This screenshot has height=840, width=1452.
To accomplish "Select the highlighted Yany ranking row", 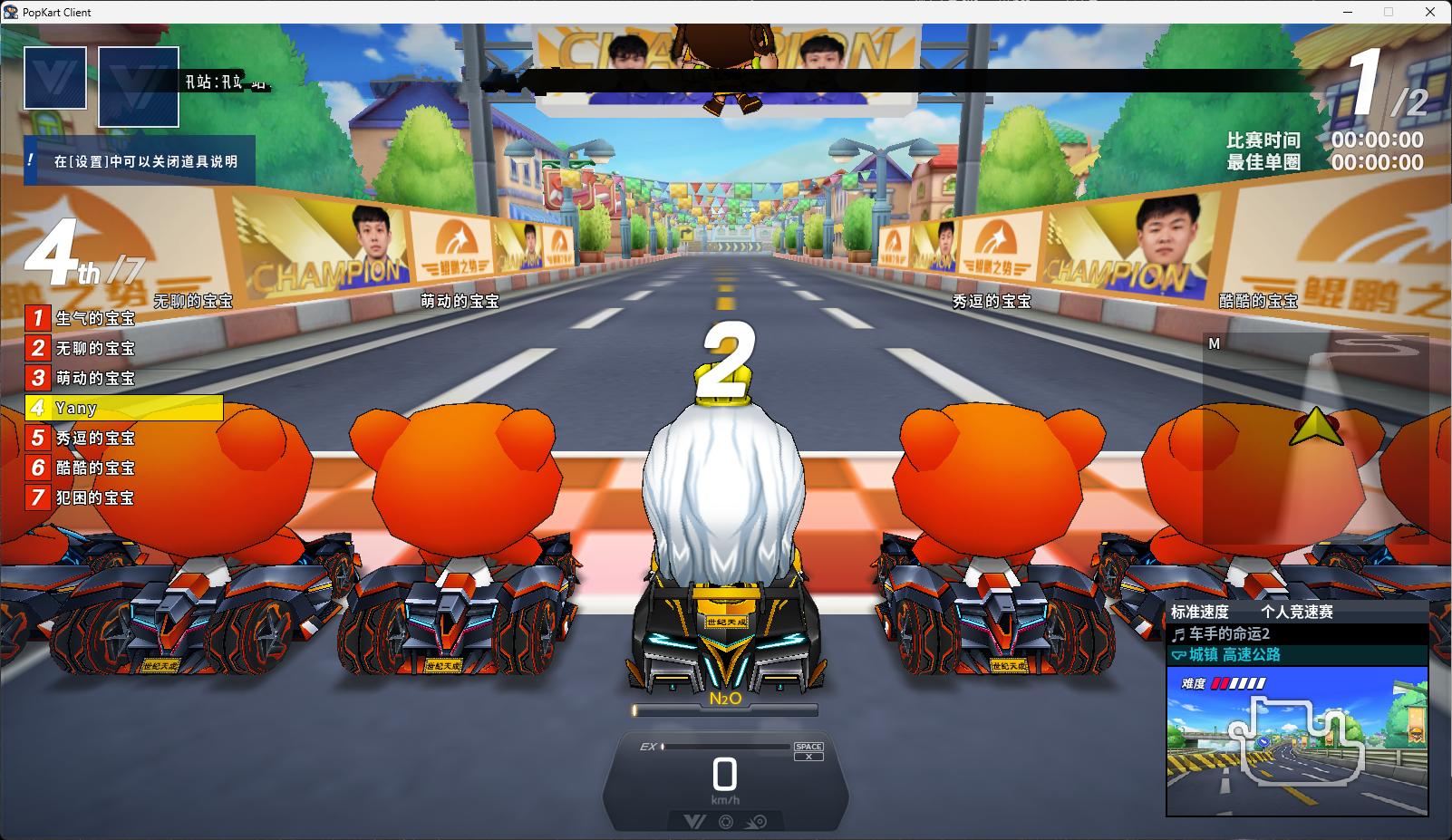I will pyautogui.click(x=124, y=408).
